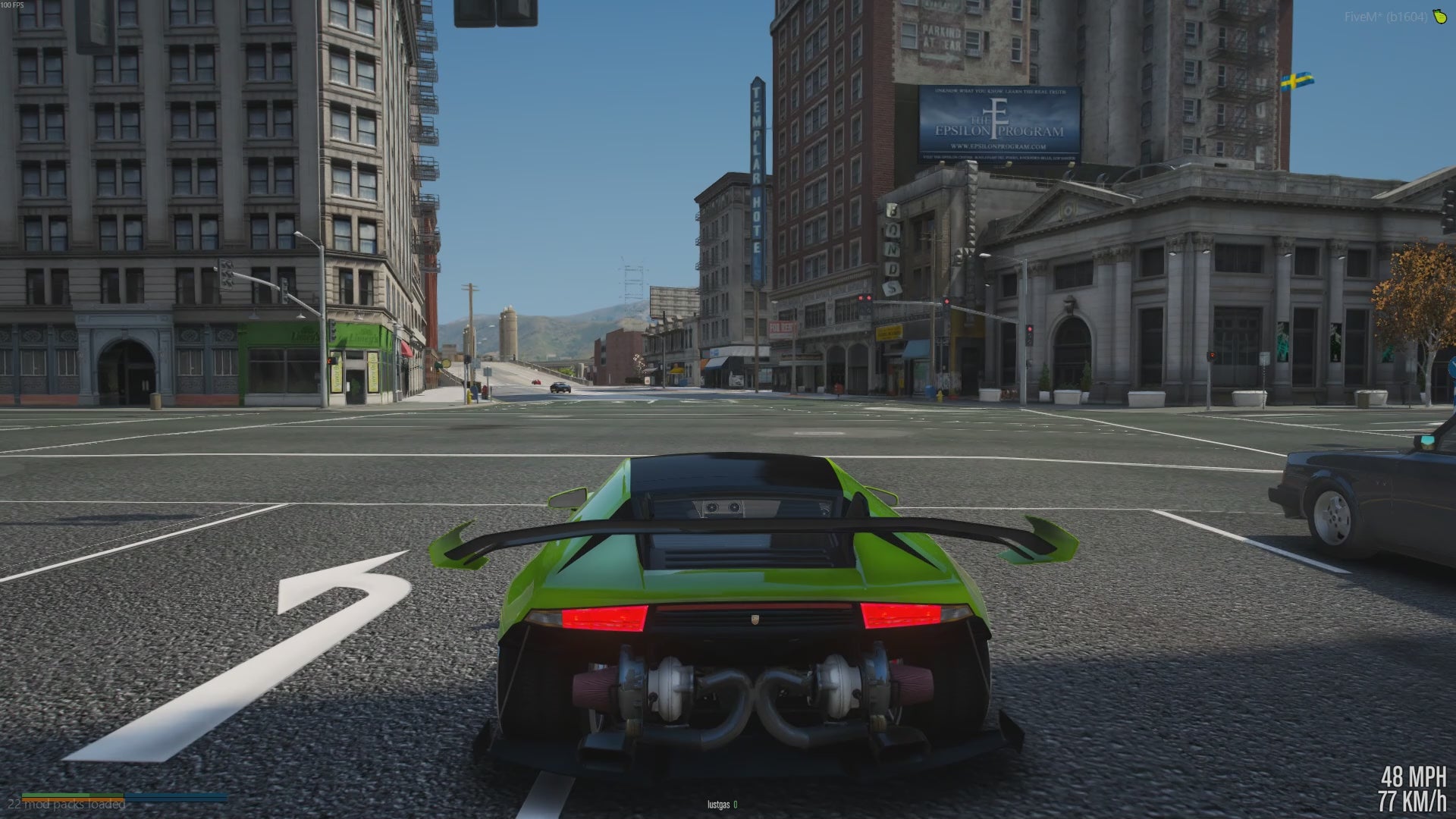Image resolution: width=1456 pixels, height=819 pixels.
Task: Click the FiveM pear logo icon
Action: [1439, 17]
